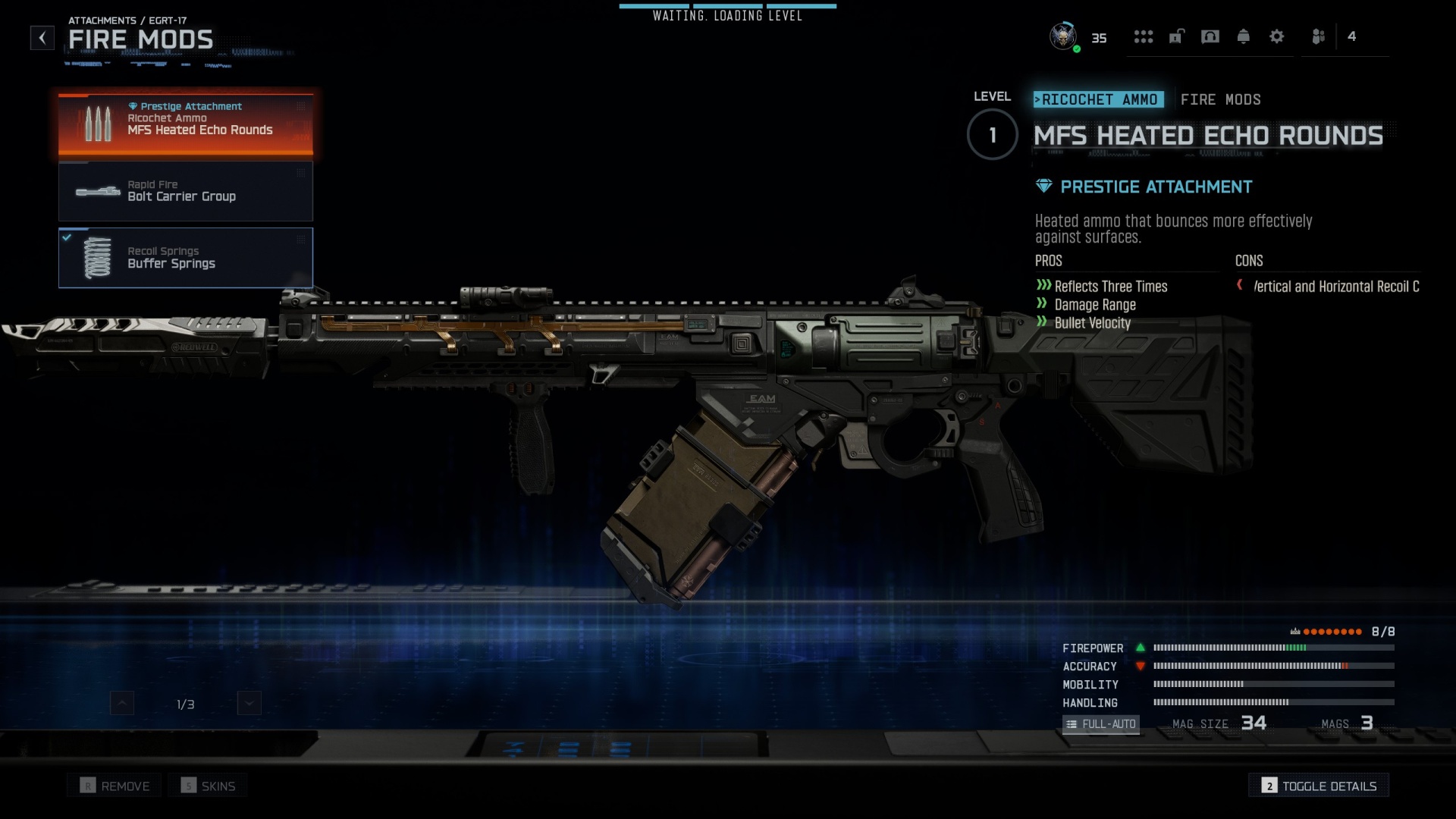The height and width of the screenshot is (819, 1456).
Task: Select the unlocked padlock icon
Action: 1177,36
